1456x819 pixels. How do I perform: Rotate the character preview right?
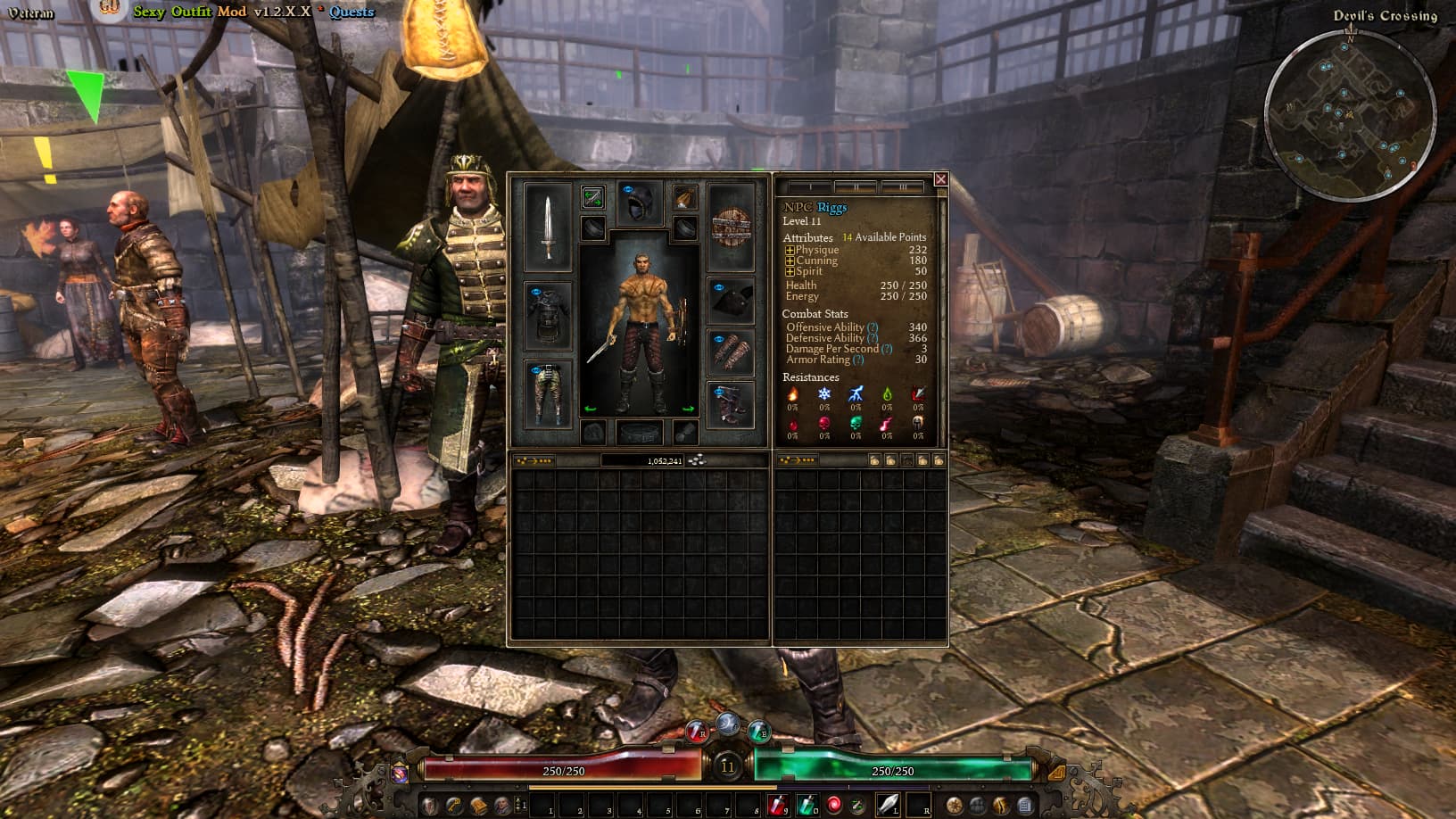click(x=688, y=409)
